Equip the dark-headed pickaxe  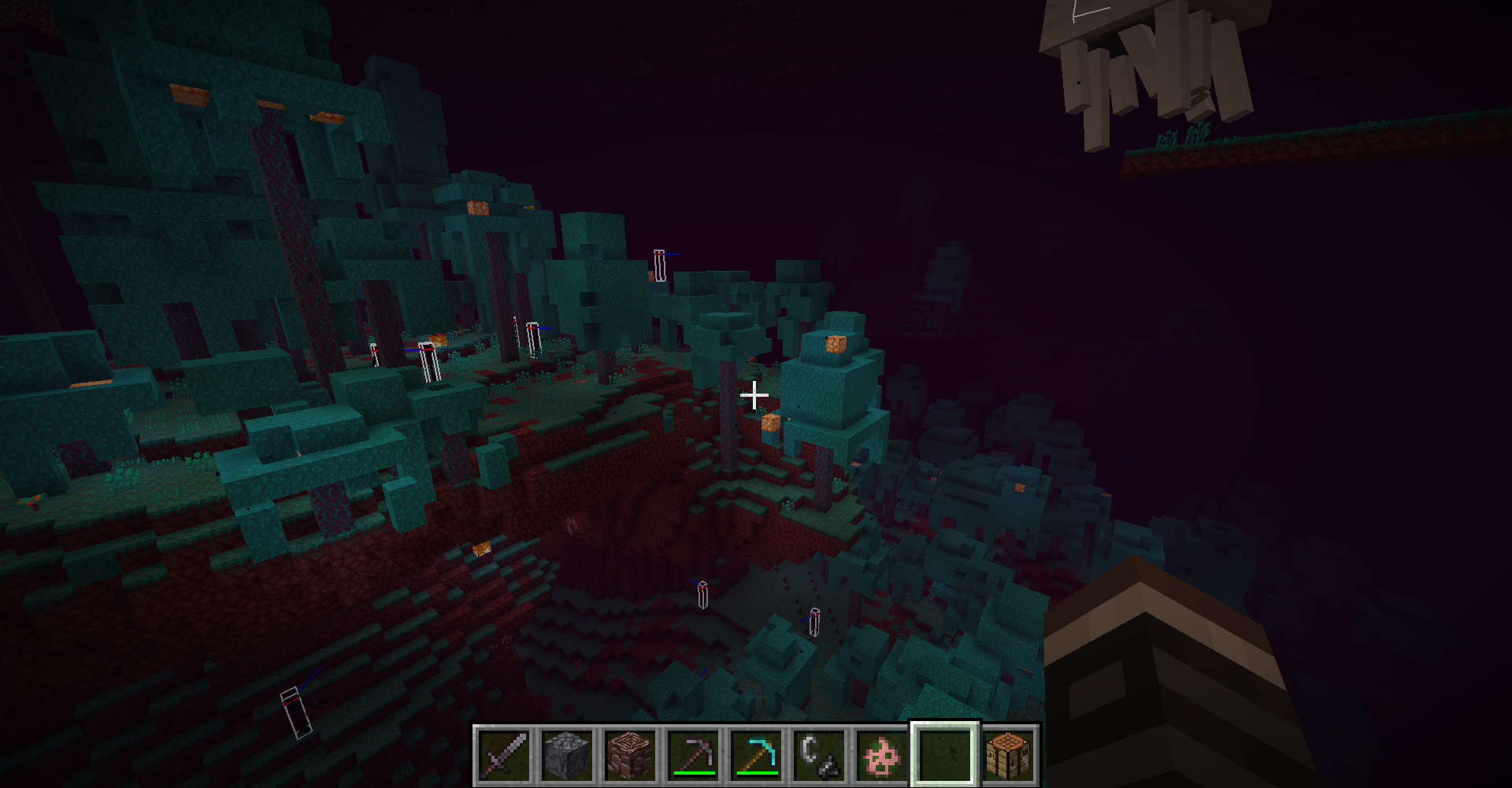coord(693,755)
